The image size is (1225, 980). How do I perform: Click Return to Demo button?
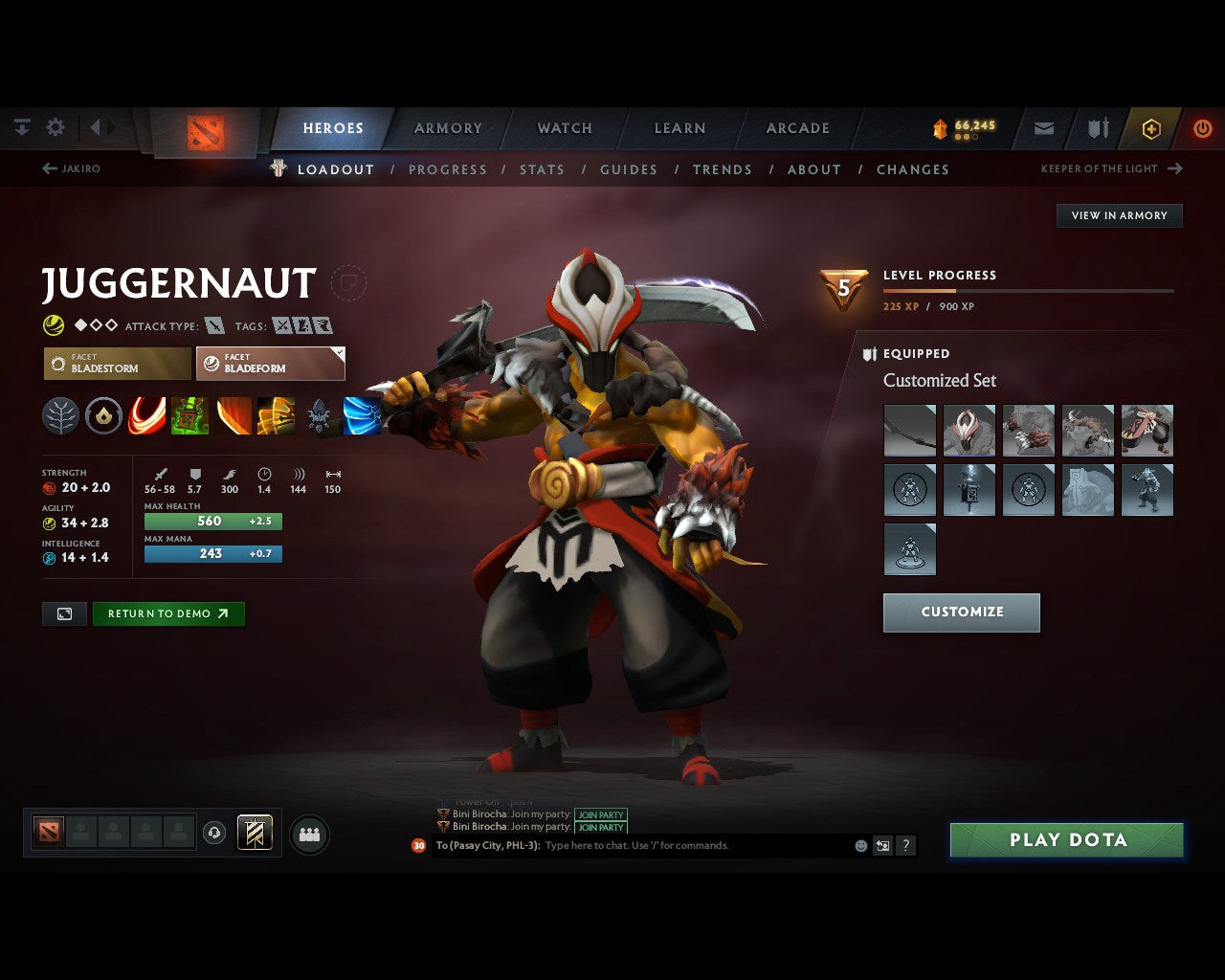pos(168,614)
